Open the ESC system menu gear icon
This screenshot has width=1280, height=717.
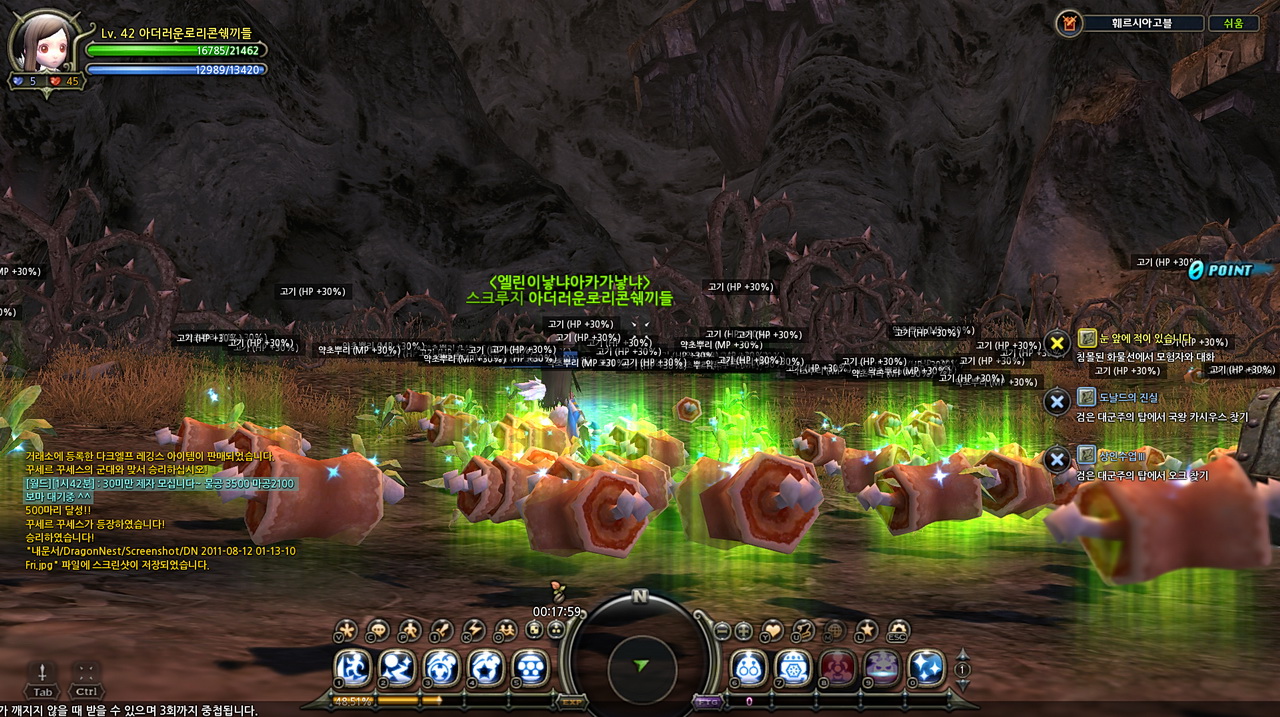click(x=897, y=630)
